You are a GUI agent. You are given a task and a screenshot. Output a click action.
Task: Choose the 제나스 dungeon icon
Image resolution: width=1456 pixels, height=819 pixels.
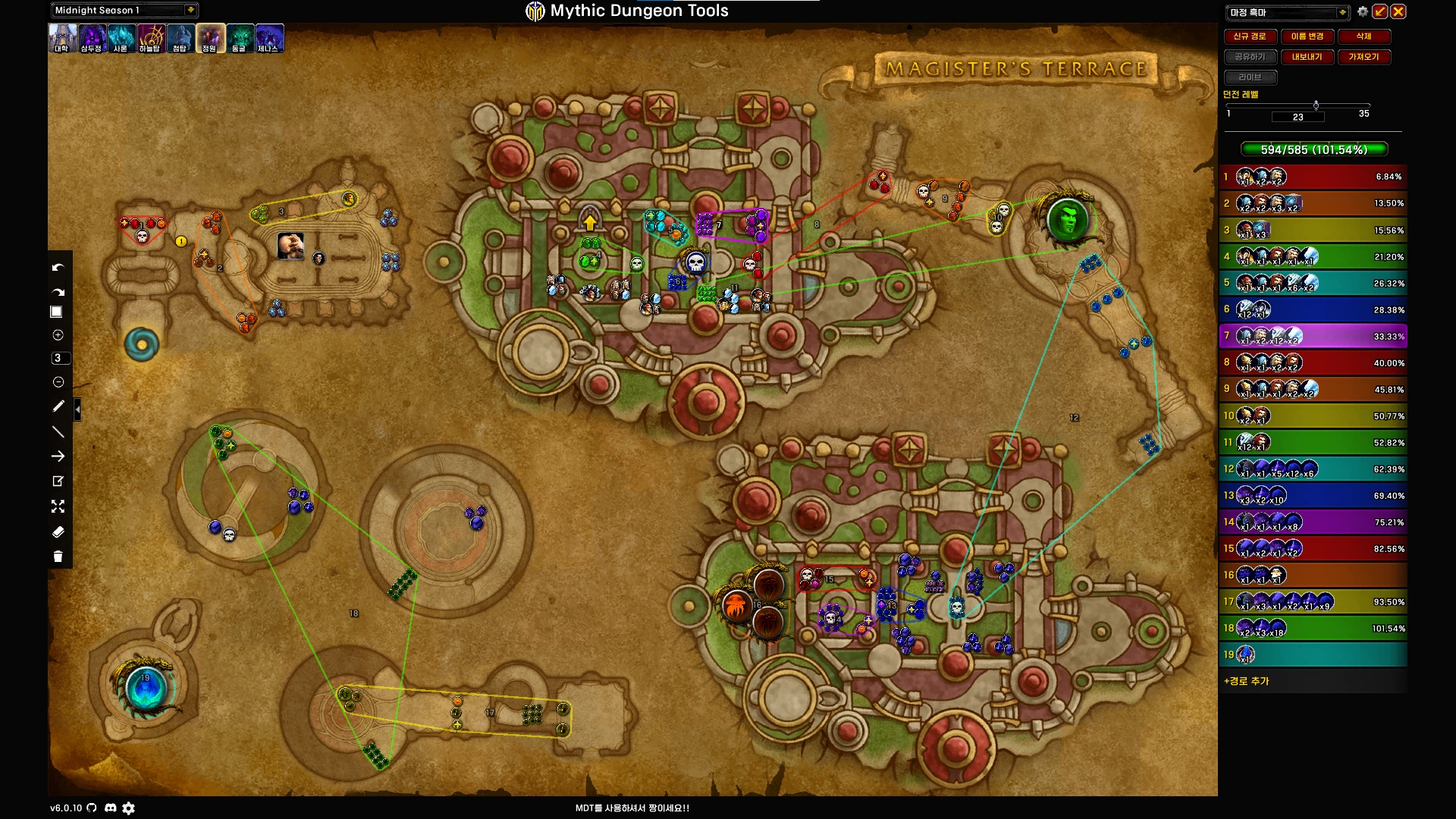click(x=268, y=38)
